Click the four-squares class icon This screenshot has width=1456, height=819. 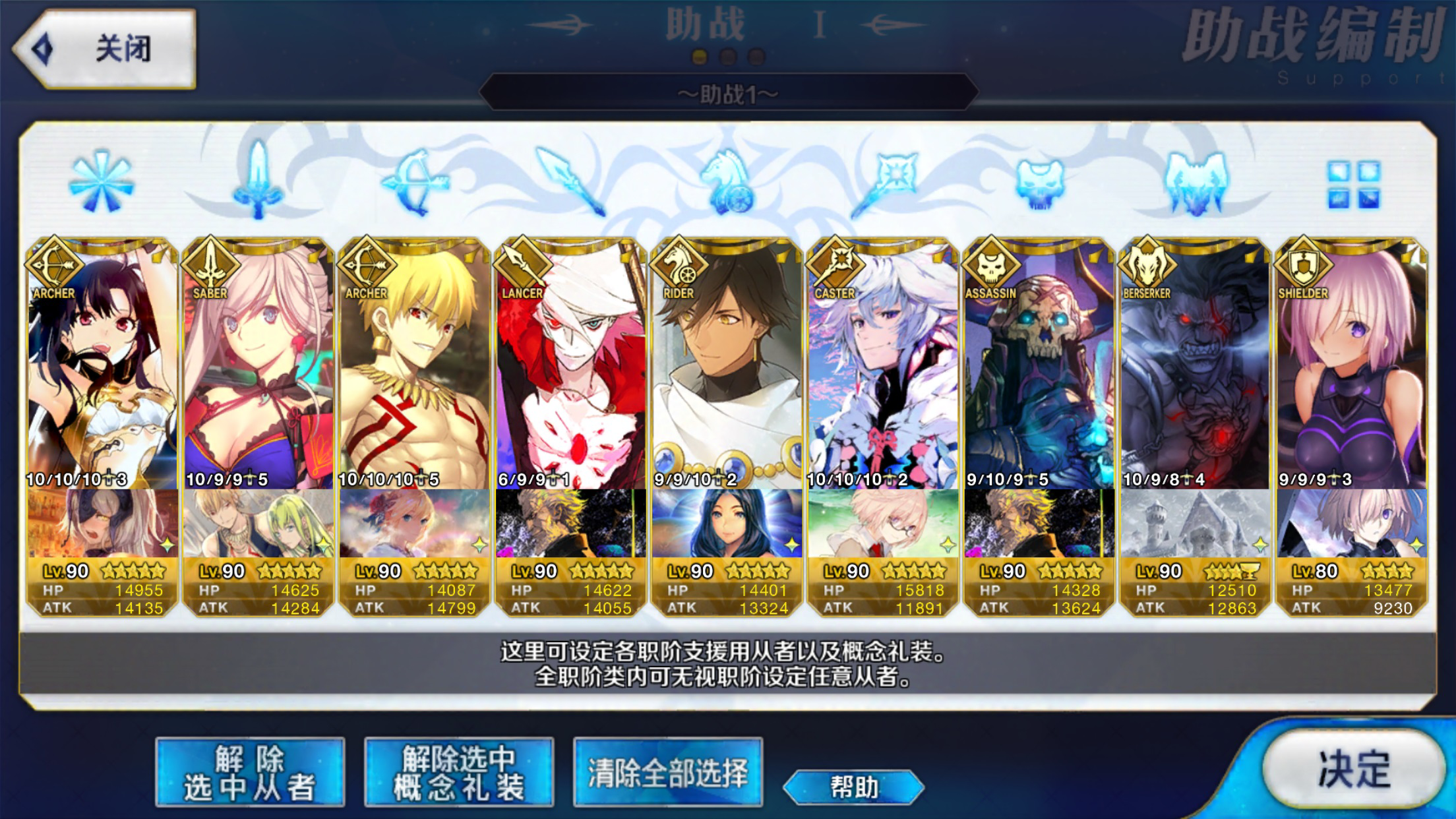[1352, 184]
